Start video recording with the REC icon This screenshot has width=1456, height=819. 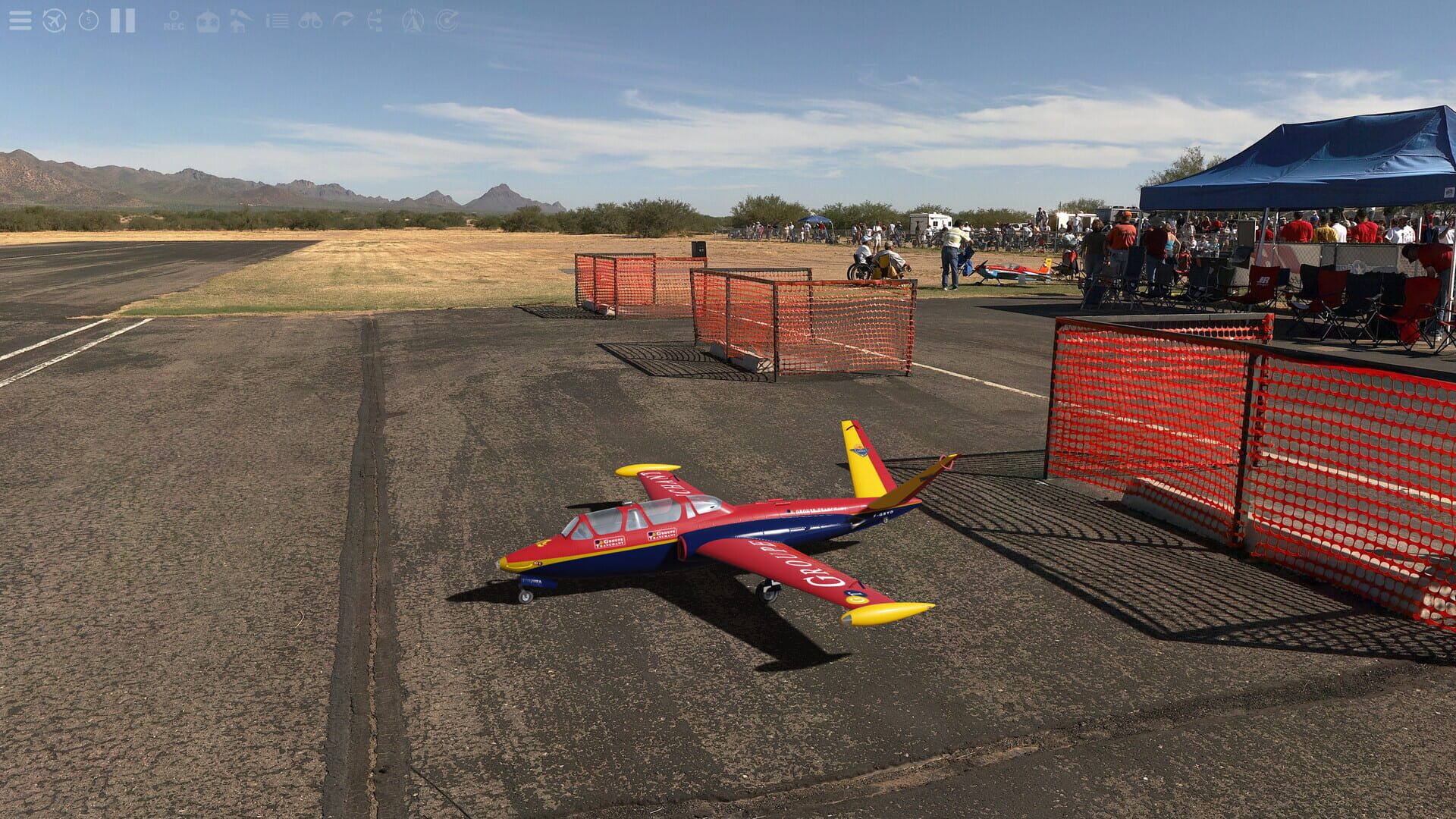click(x=172, y=20)
